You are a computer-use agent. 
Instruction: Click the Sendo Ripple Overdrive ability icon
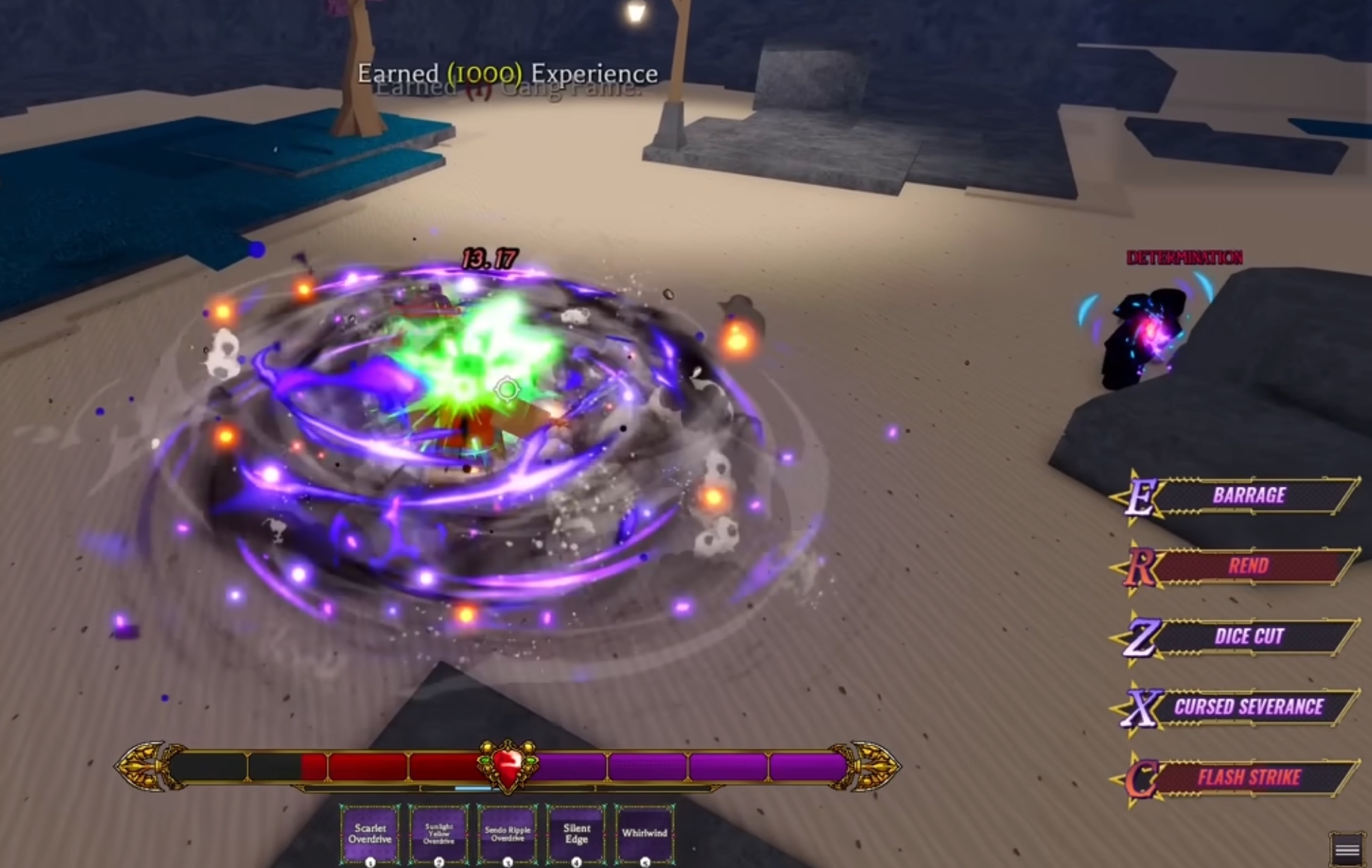pyautogui.click(x=508, y=836)
